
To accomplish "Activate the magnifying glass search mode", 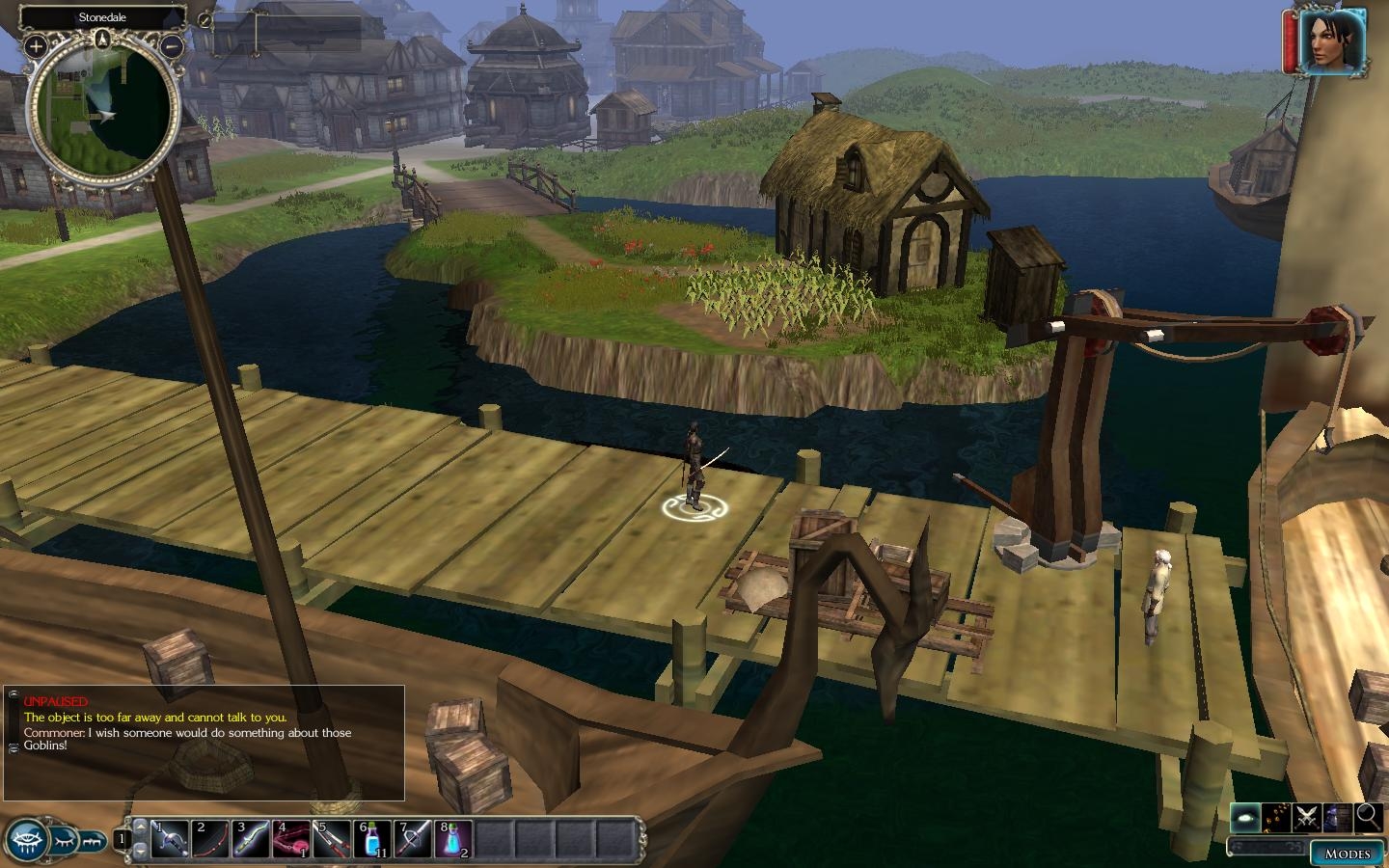I will pyautogui.click(x=1368, y=817).
